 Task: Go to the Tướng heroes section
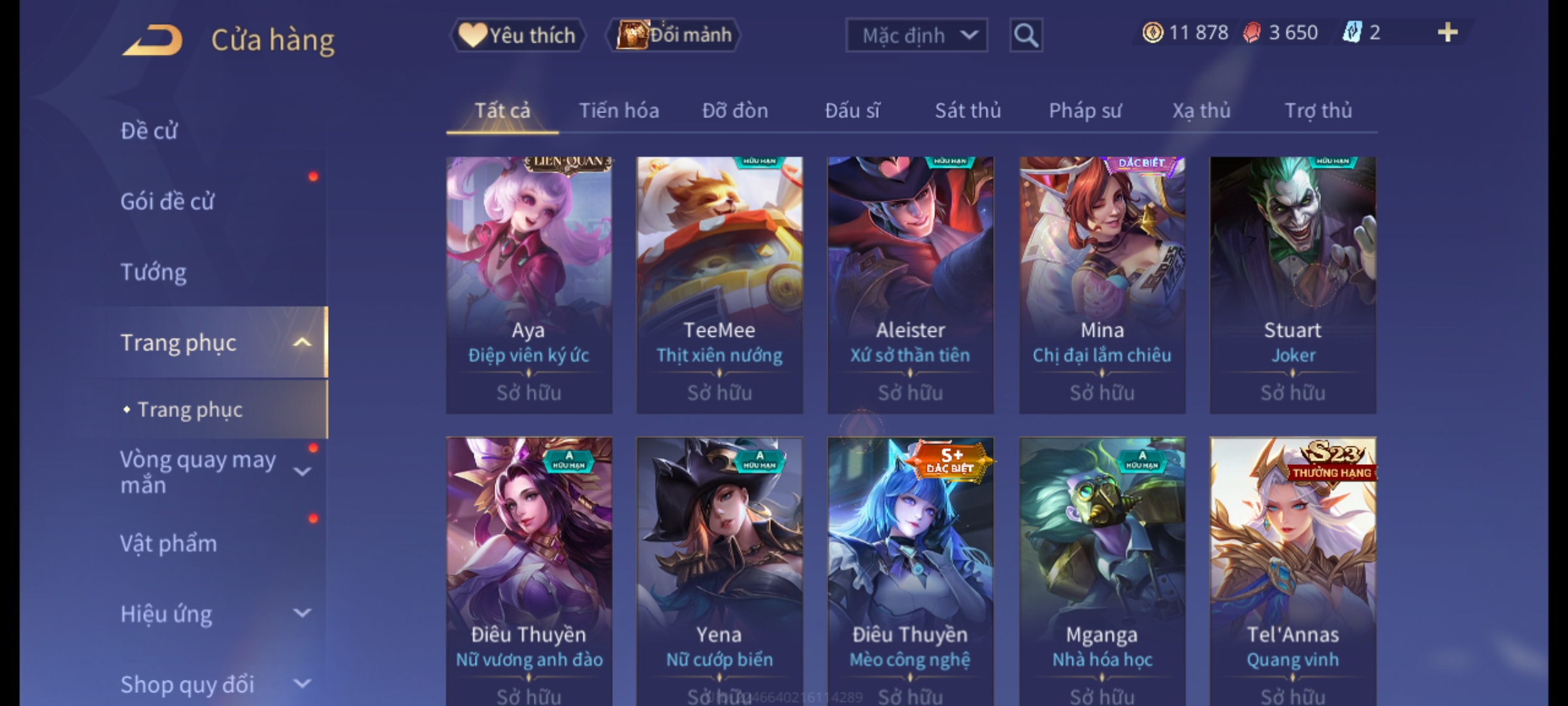coord(154,272)
